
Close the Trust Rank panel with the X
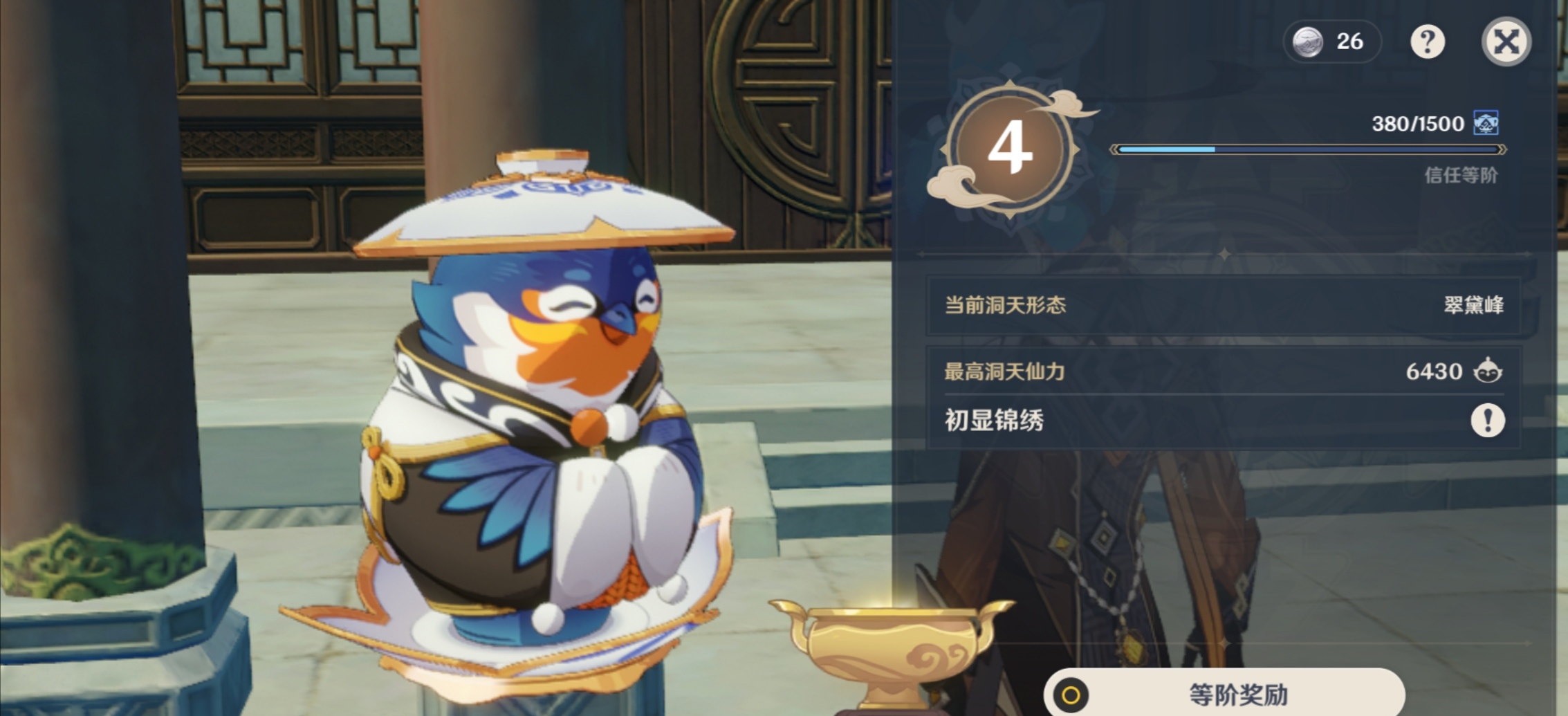[1506, 41]
